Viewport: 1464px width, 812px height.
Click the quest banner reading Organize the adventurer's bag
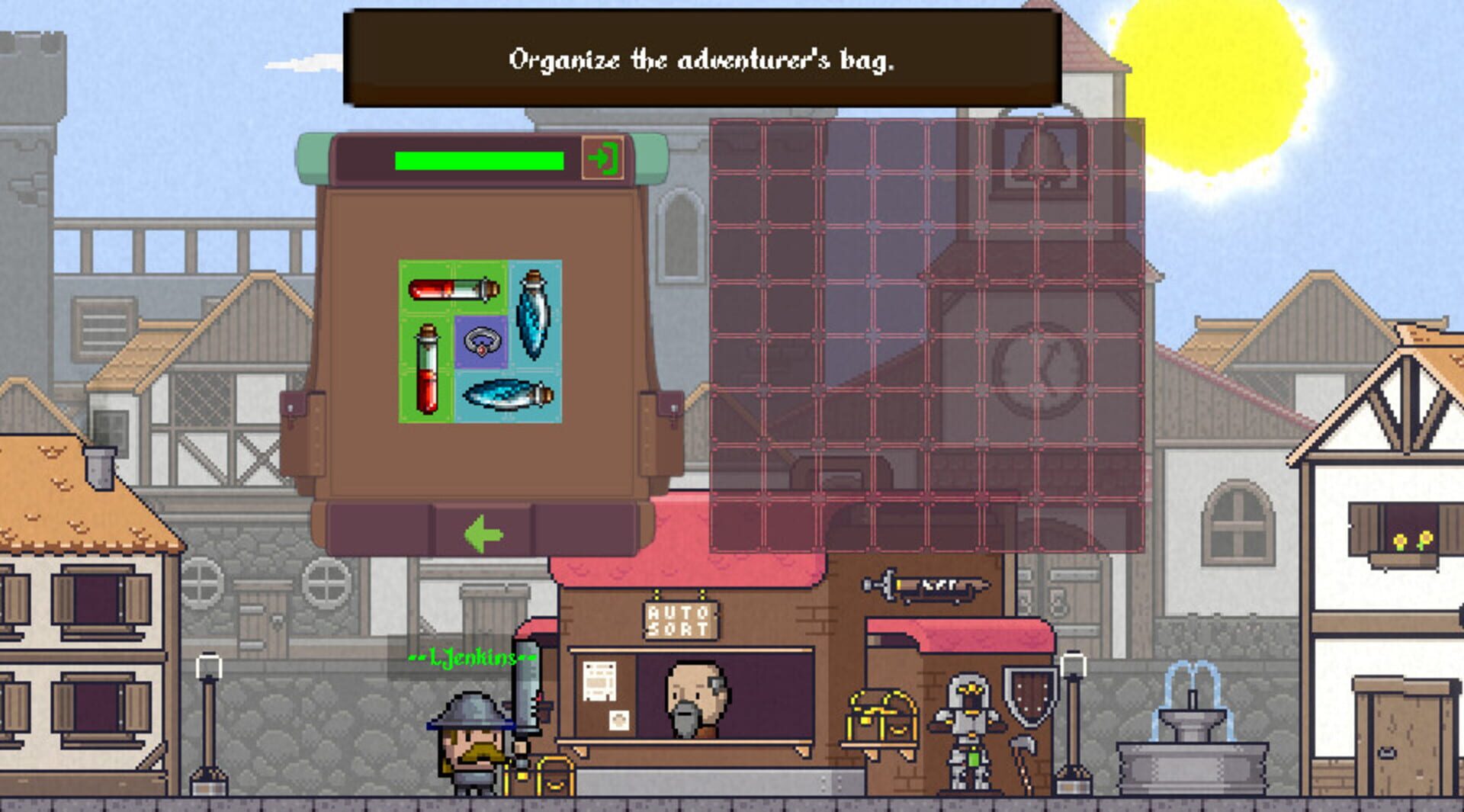pyautogui.click(x=705, y=57)
